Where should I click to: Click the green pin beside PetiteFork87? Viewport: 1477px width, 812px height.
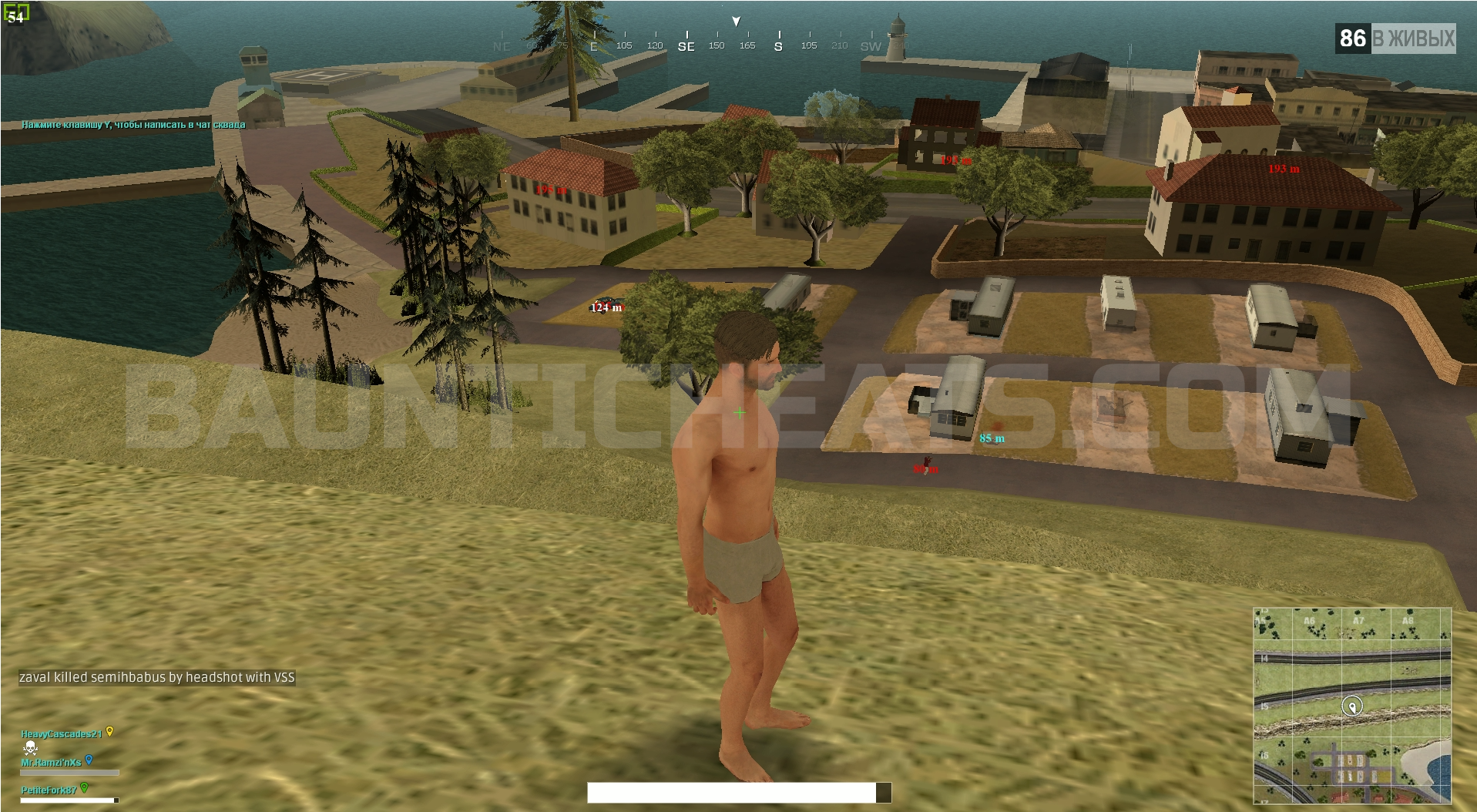click(x=85, y=787)
